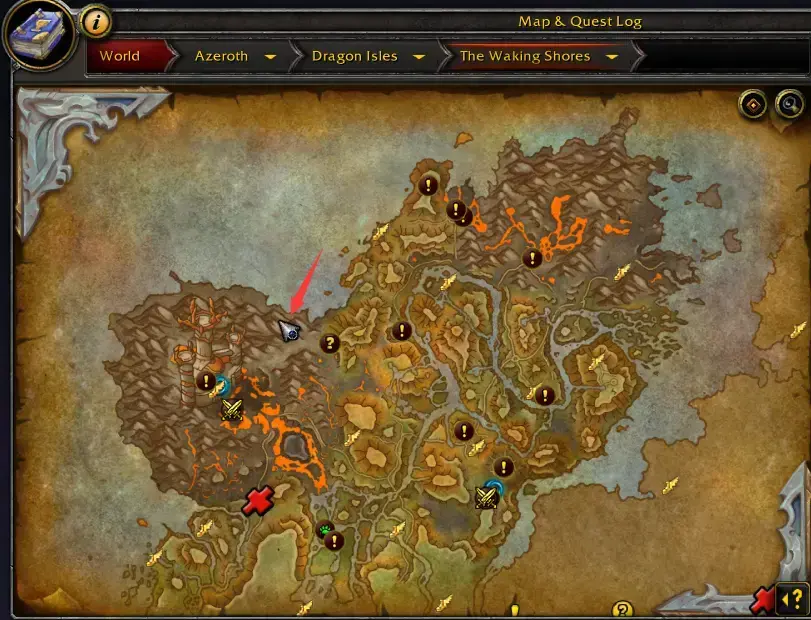Screen dimensions: 811x620
Task: Click the brown quest turn-in question mark
Action: [329, 343]
